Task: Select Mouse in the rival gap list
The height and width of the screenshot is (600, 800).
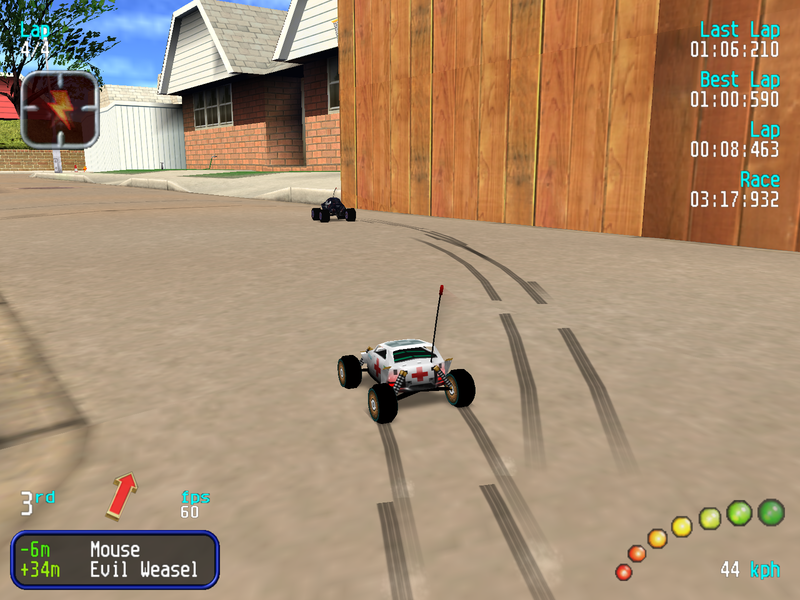Action: (x=115, y=549)
